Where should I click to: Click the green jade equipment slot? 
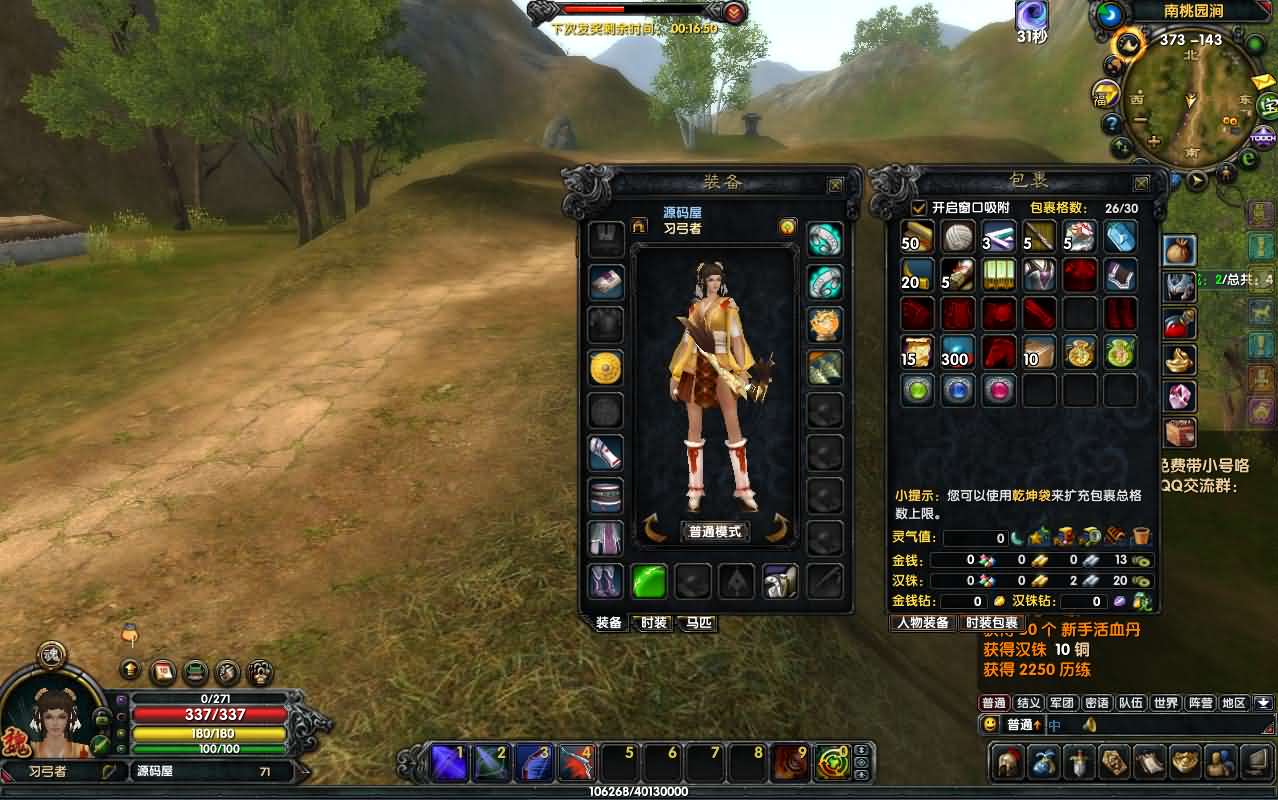[x=649, y=581]
